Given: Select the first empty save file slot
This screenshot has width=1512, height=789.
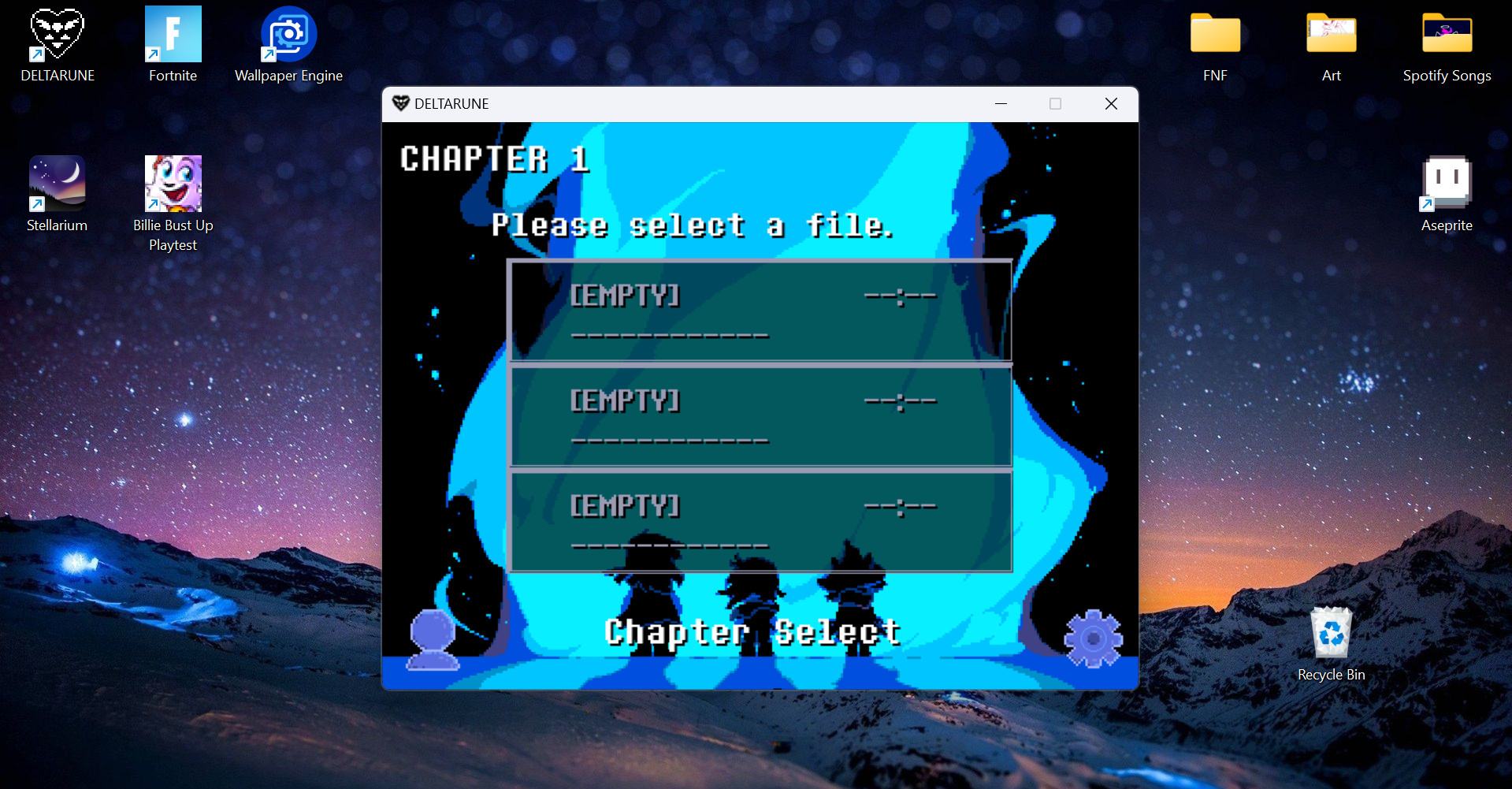Looking at the screenshot, I should tap(759, 311).
